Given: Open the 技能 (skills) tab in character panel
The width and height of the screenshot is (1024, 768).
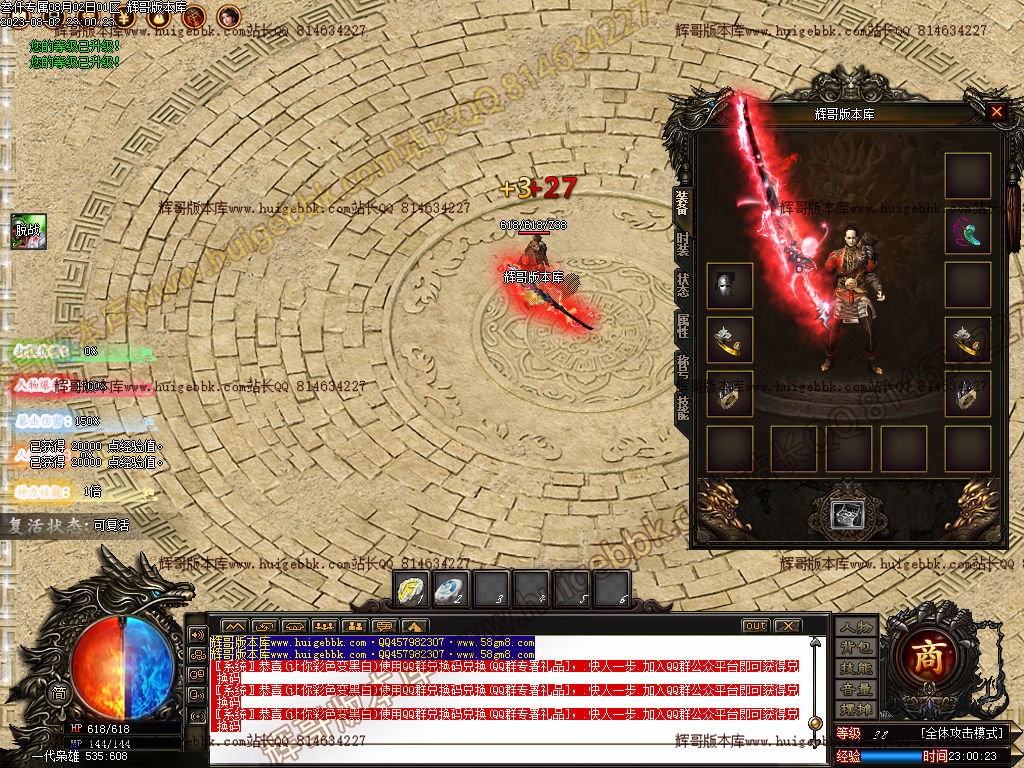Looking at the screenshot, I should pyautogui.click(x=682, y=406).
